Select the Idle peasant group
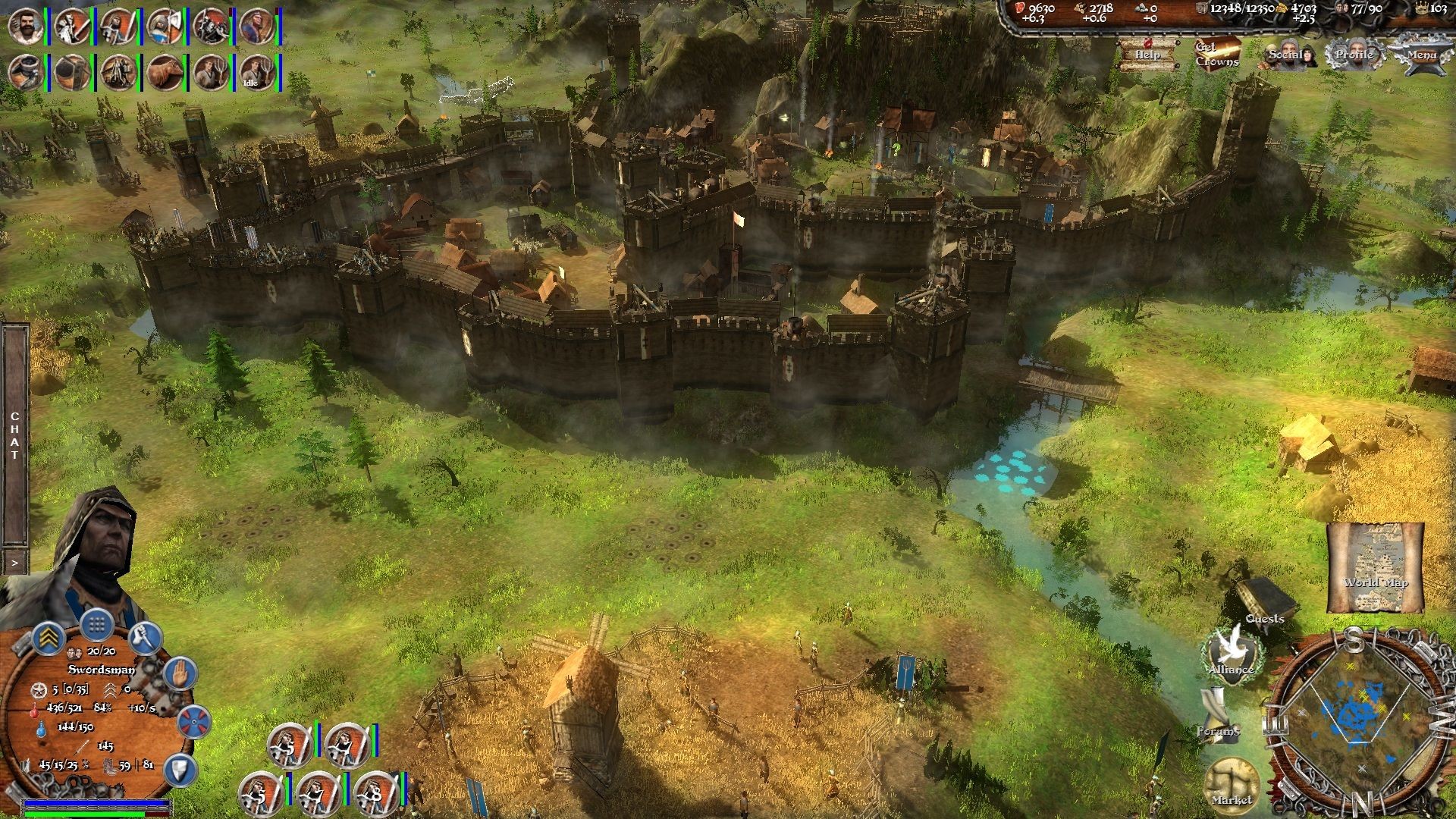1456x819 pixels. [x=256, y=72]
